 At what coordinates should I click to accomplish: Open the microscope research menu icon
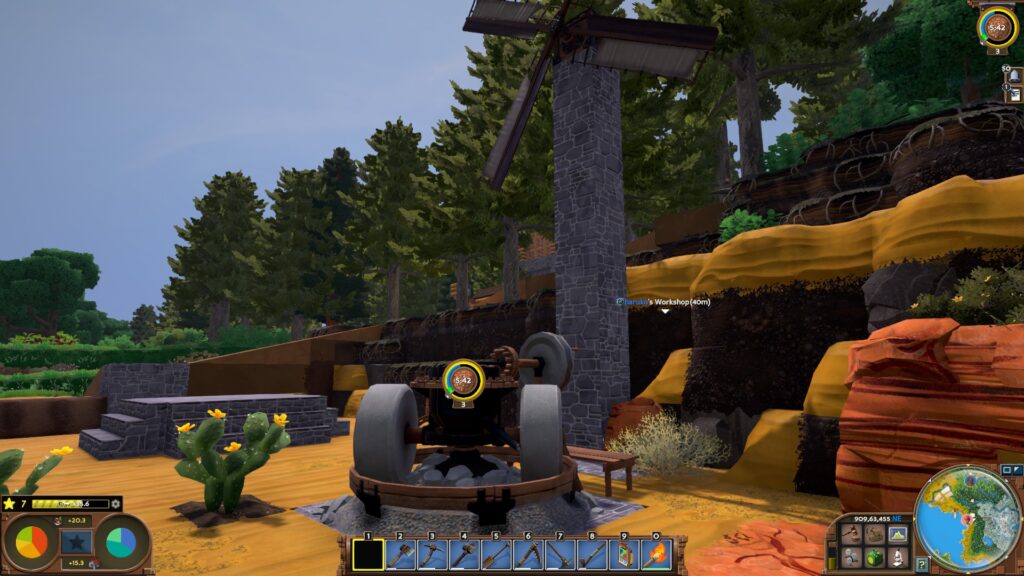[x=897, y=556]
